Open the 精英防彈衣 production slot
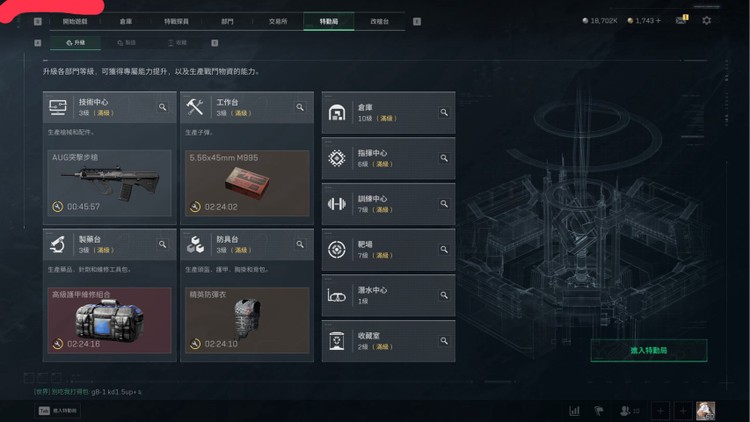This screenshot has height=422, width=750. point(247,320)
